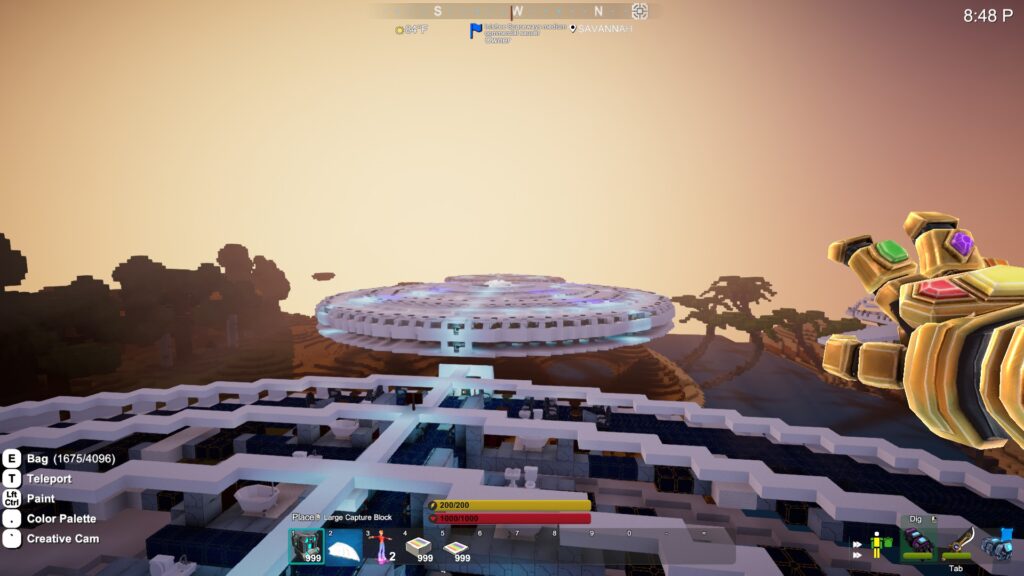Select the Large Capture Block hotbar slot
The image size is (1024, 576).
tap(306, 546)
